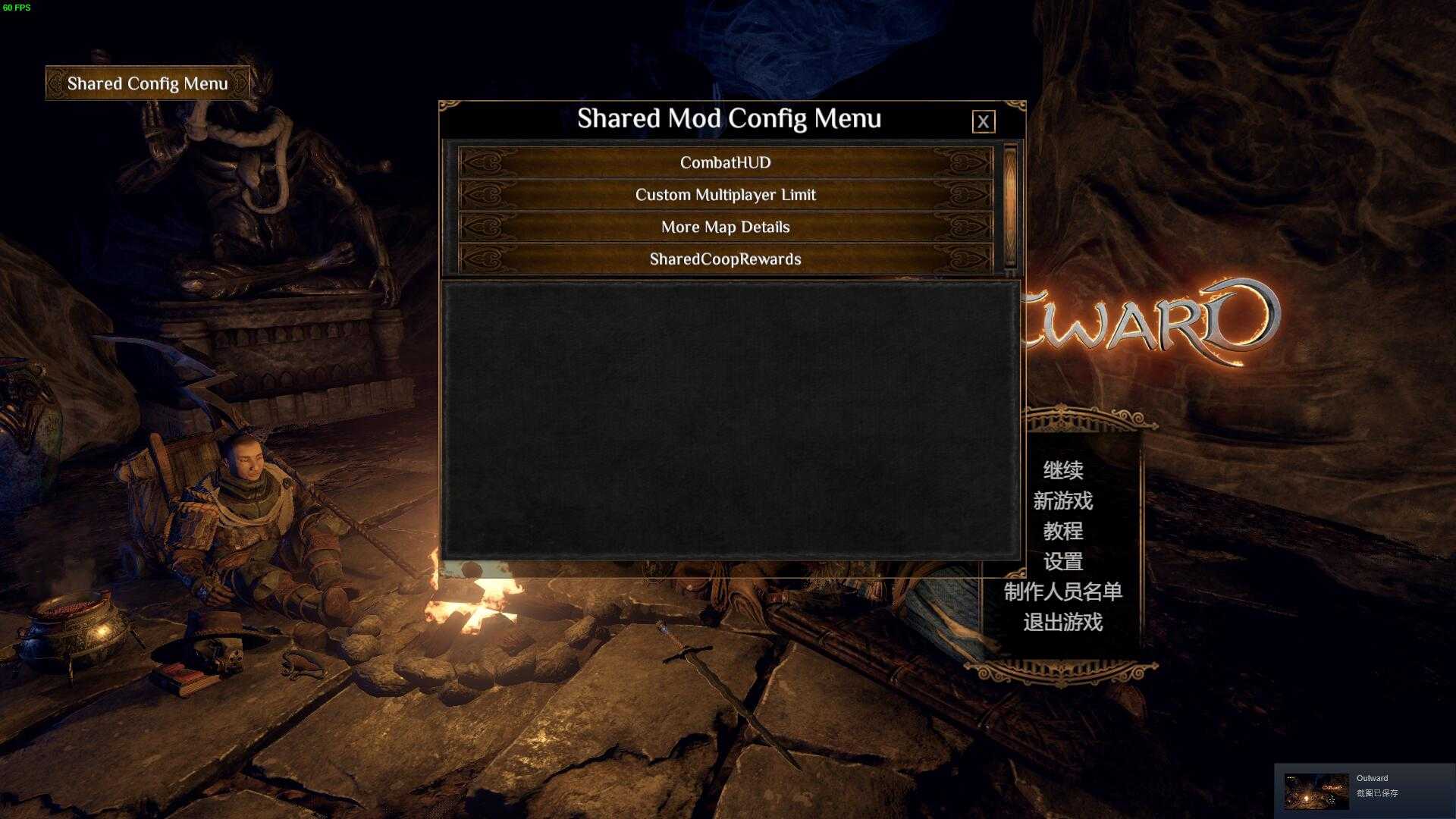Close the Shared Mod Config Menu
Viewport: 1456px width, 819px height.
984,121
